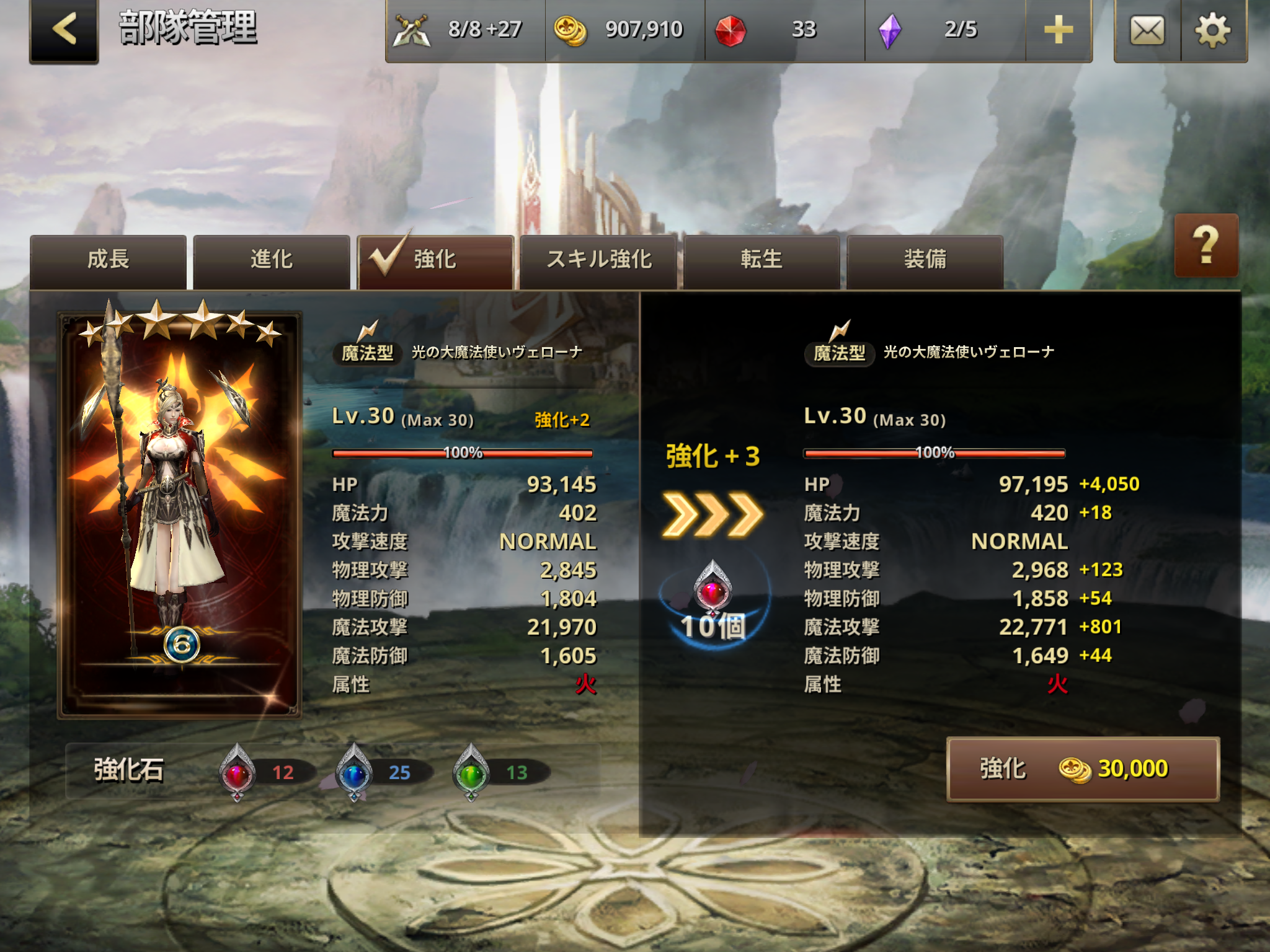
Task: Go back with the arrow button
Action: [x=64, y=30]
